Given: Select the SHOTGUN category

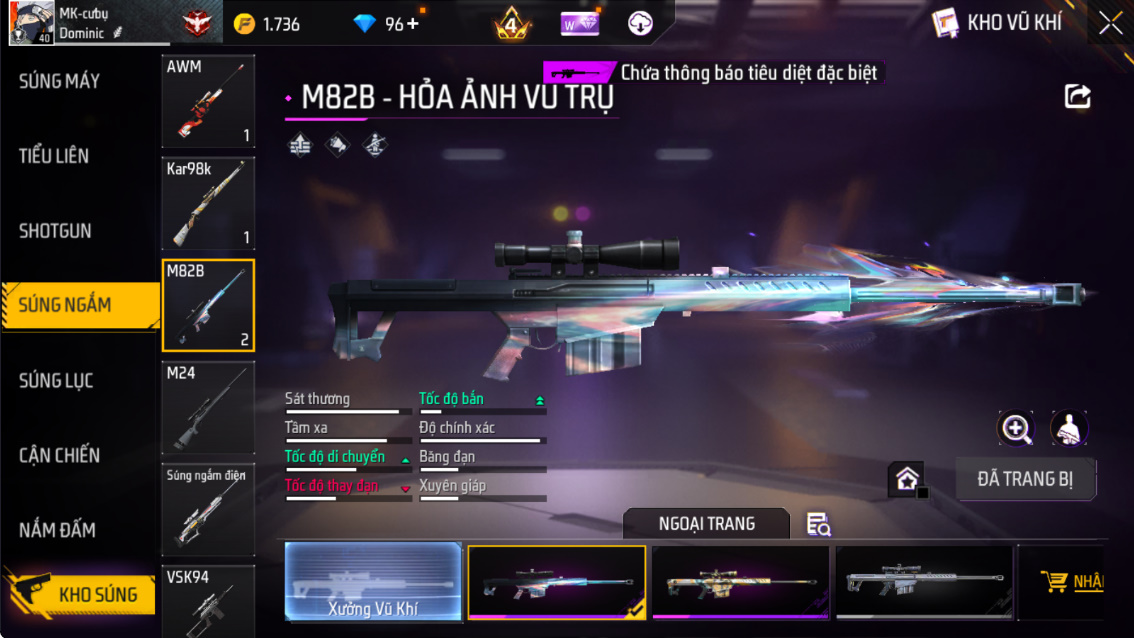Looking at the screenshot, I should coord(55,231).
